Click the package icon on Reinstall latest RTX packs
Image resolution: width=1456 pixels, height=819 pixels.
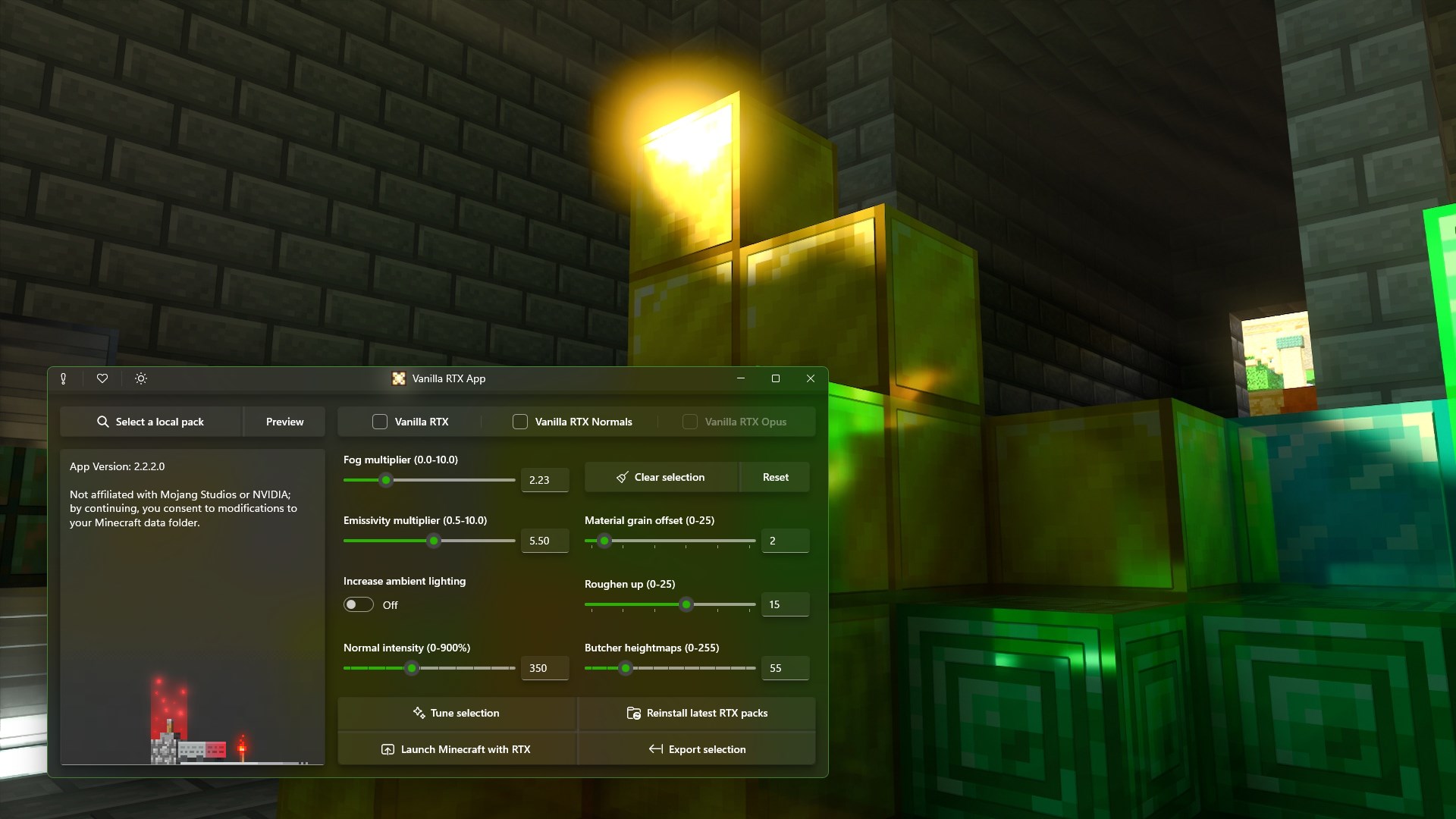coord(633,713)
